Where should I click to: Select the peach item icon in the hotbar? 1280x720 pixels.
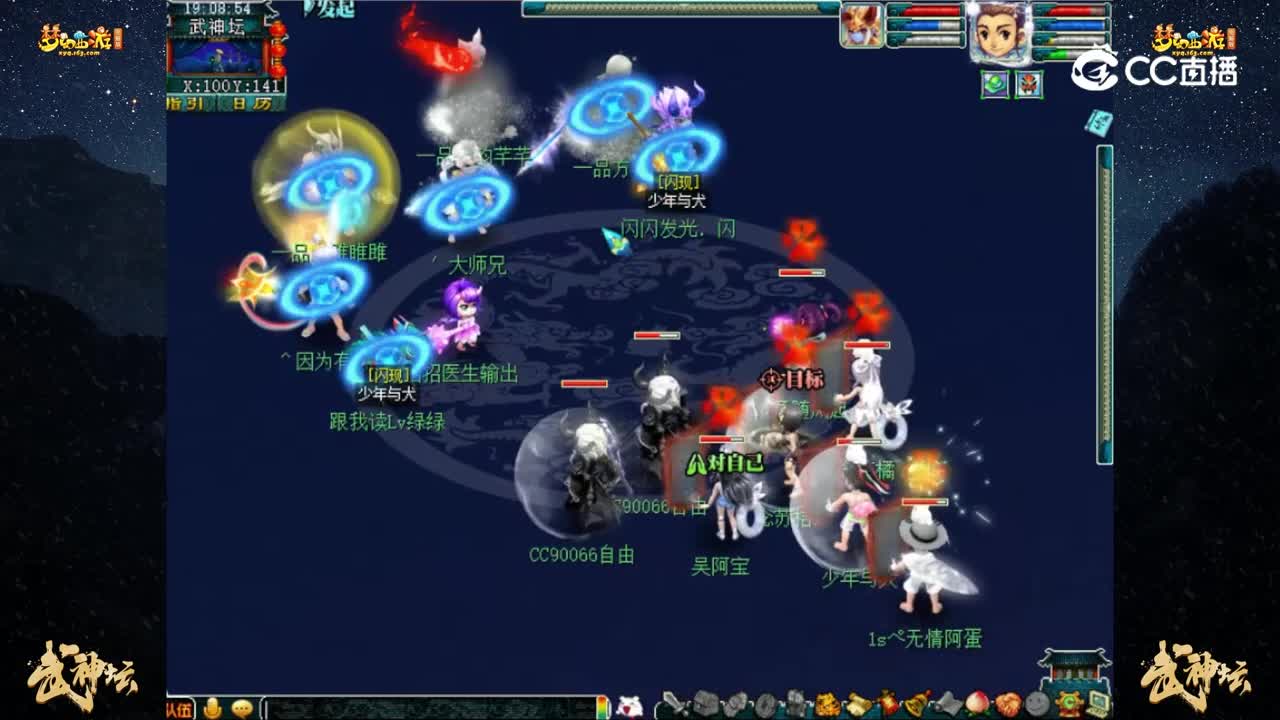click(x=975, y=705)
